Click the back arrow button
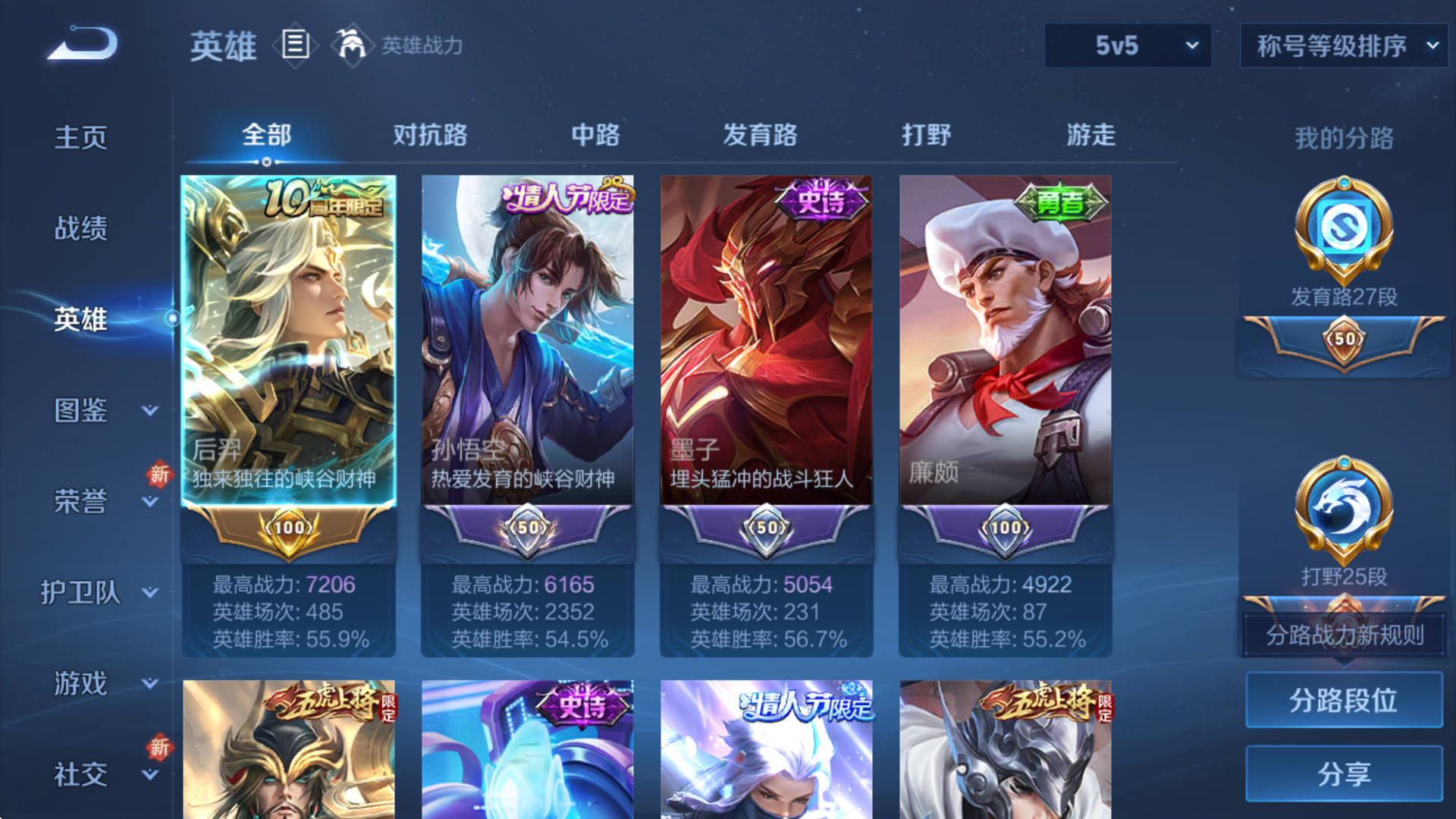This screenshot has height=819, width=1456. [83, 43]
